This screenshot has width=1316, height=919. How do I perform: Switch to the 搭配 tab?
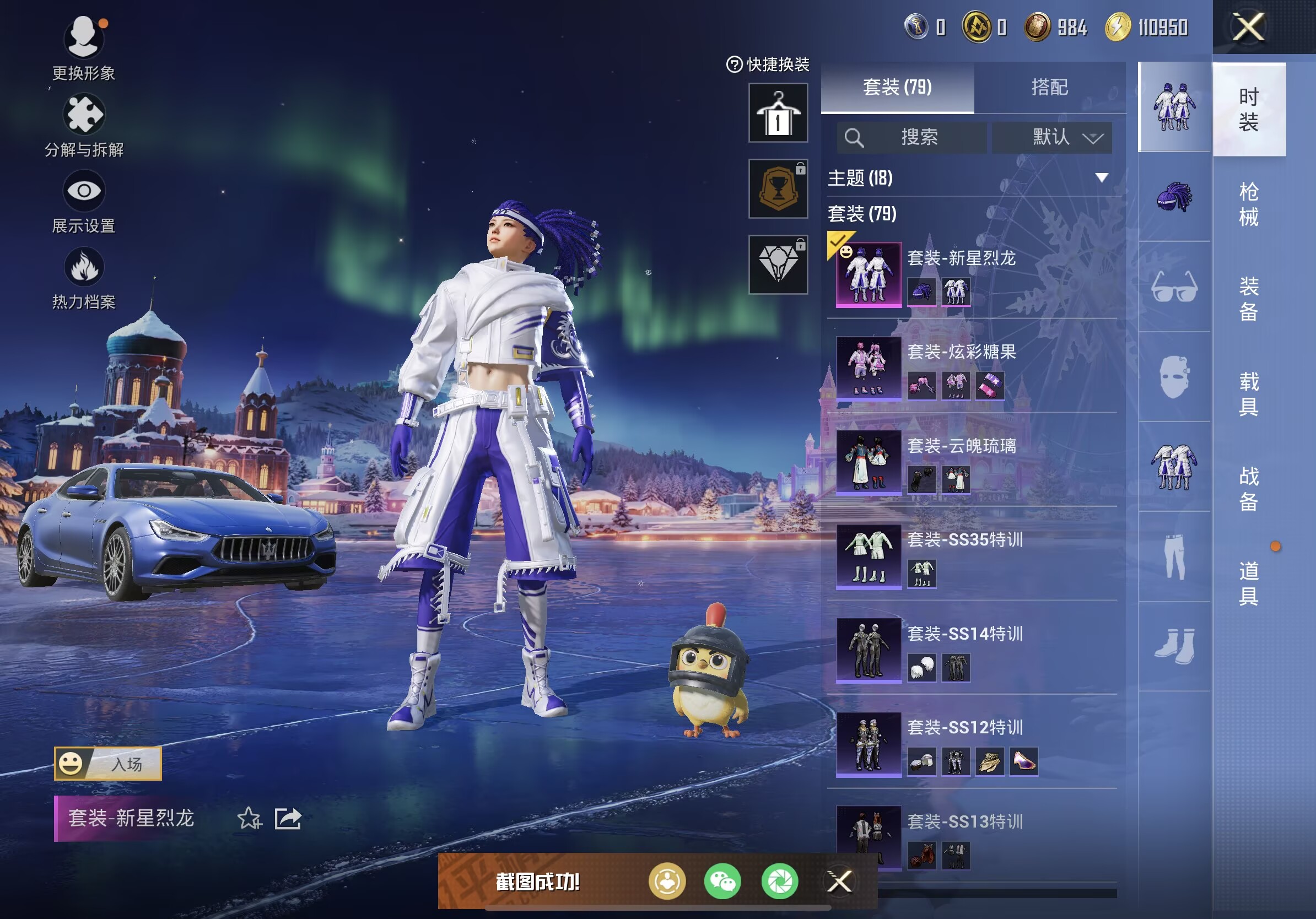(1049, 87)
